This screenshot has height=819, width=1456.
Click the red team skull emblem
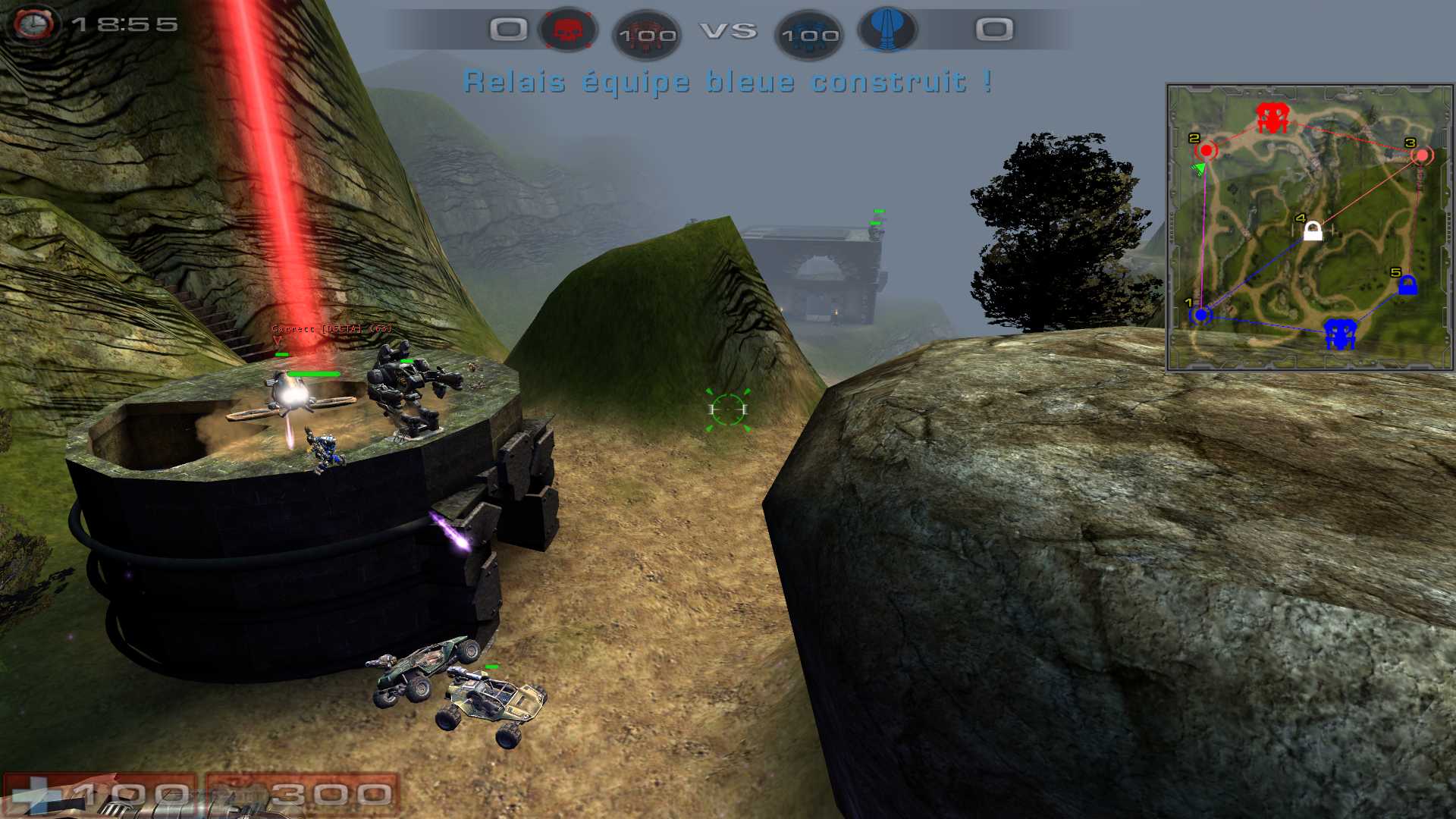(x=567, y=30)
